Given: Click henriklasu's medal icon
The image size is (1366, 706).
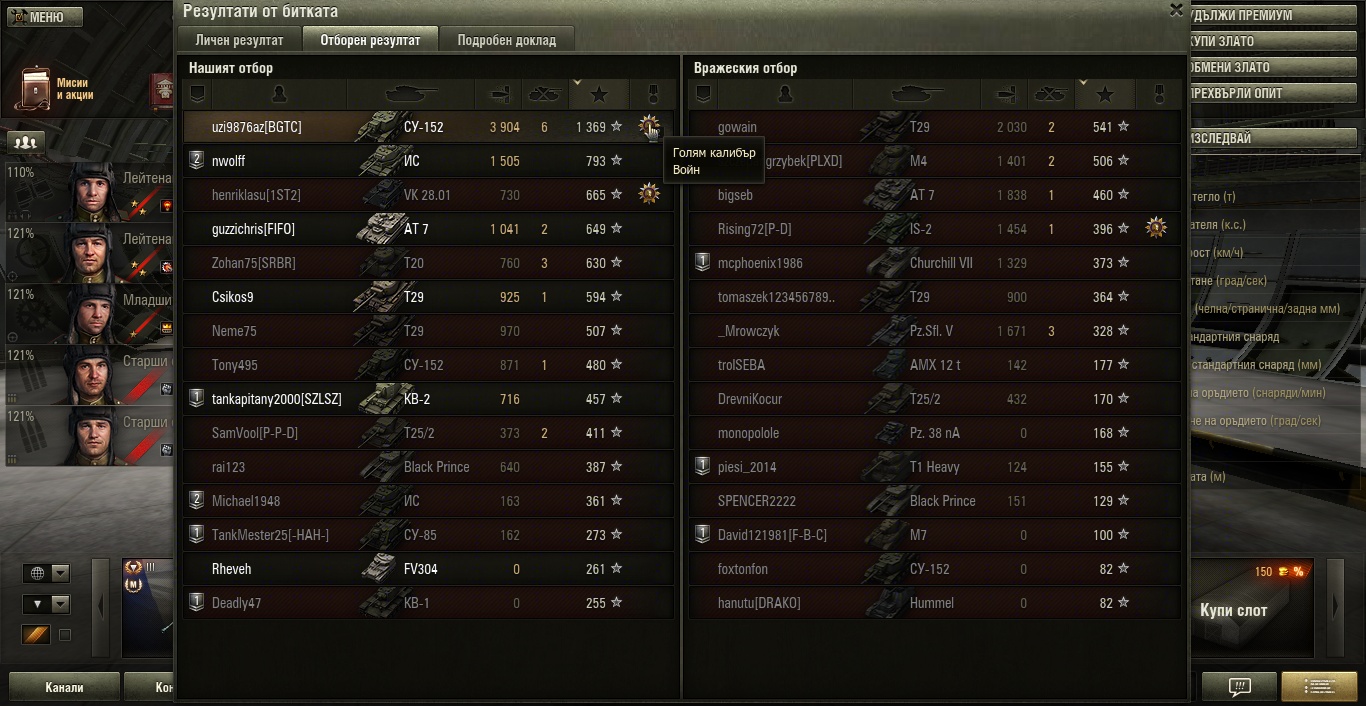Looking at the screenshot, I should point(649,194).
